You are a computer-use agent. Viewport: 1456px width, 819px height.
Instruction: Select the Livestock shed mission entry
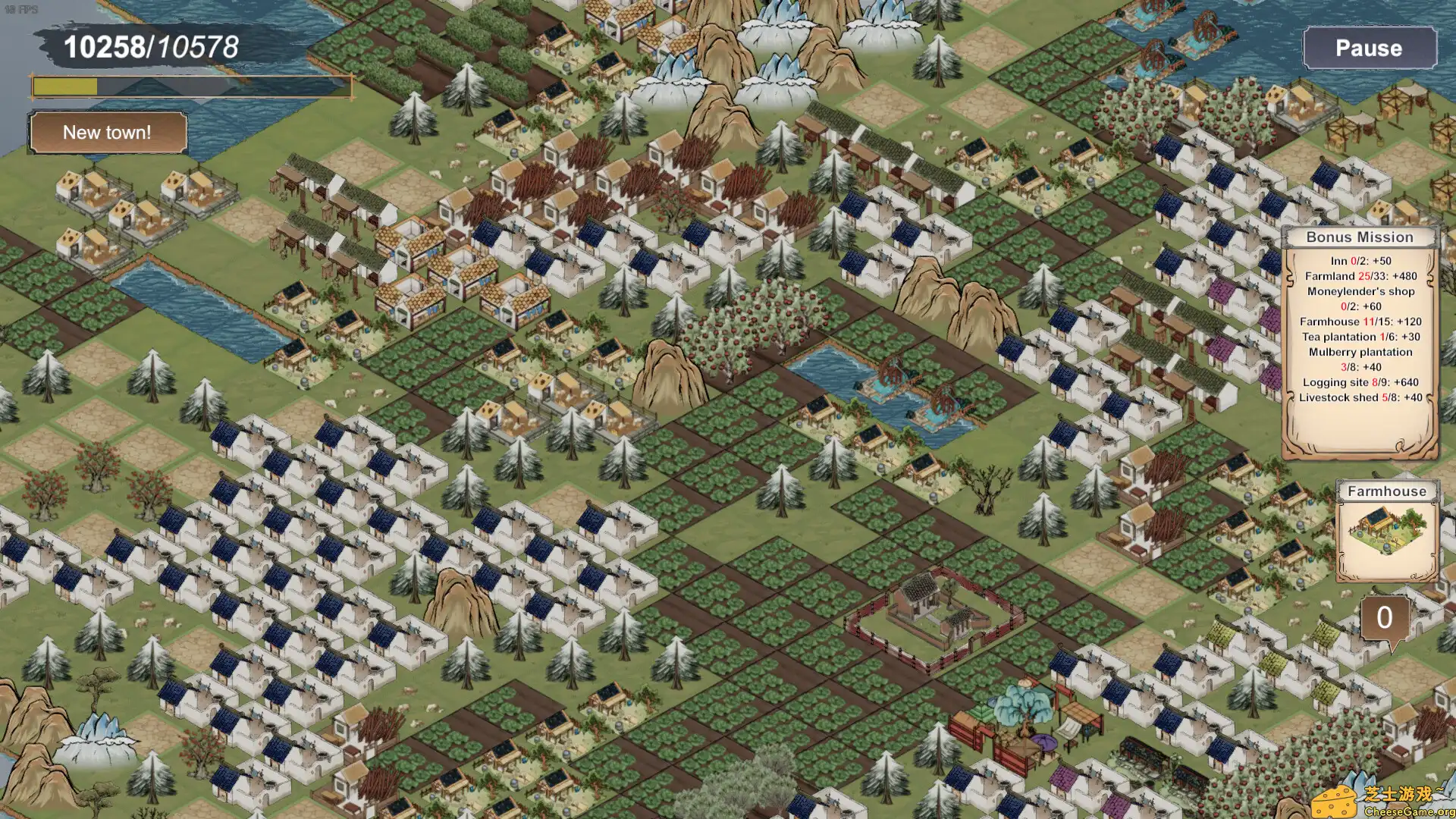1363,397
